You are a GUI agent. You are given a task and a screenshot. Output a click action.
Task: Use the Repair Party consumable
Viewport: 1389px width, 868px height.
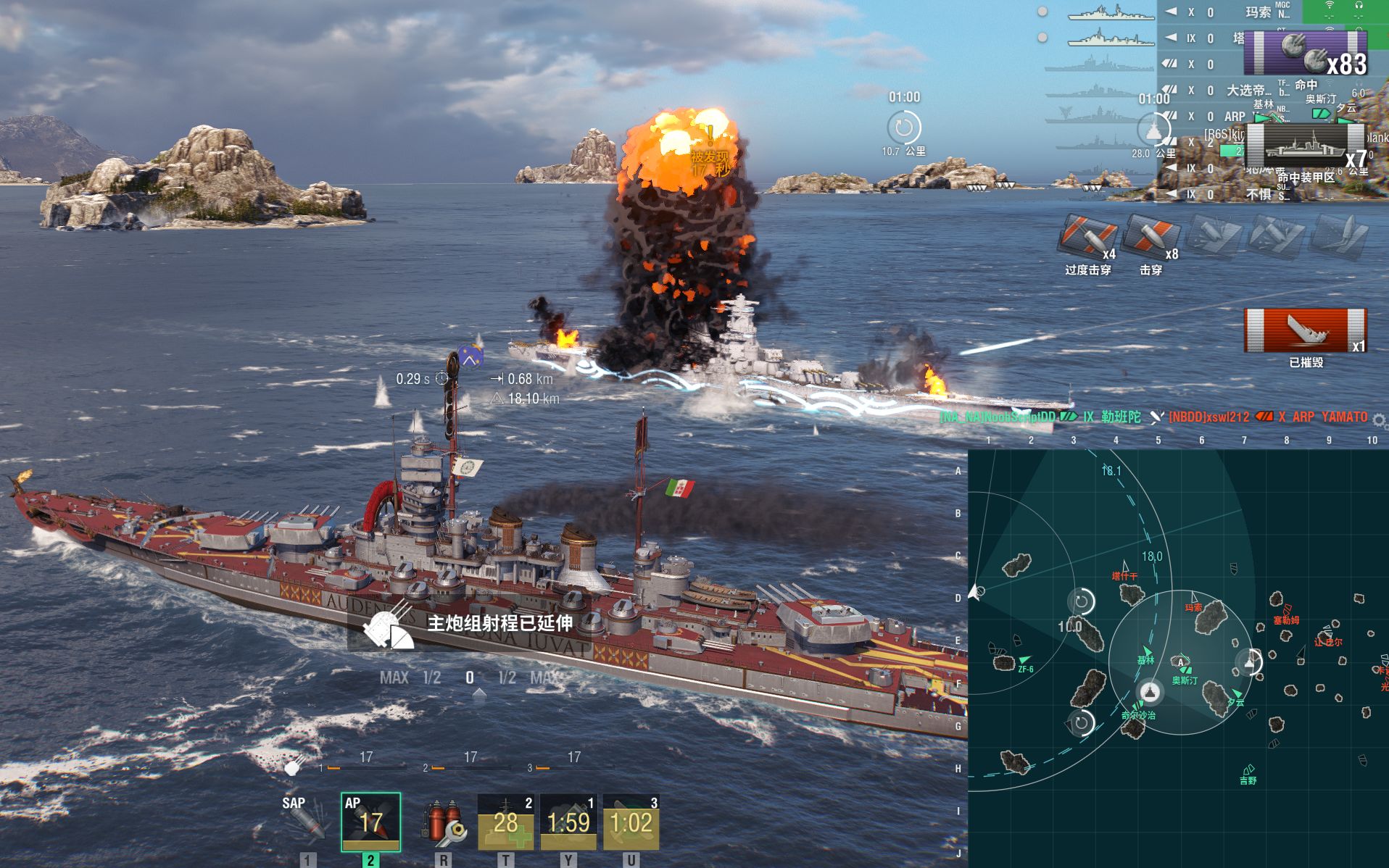point(505,822)
